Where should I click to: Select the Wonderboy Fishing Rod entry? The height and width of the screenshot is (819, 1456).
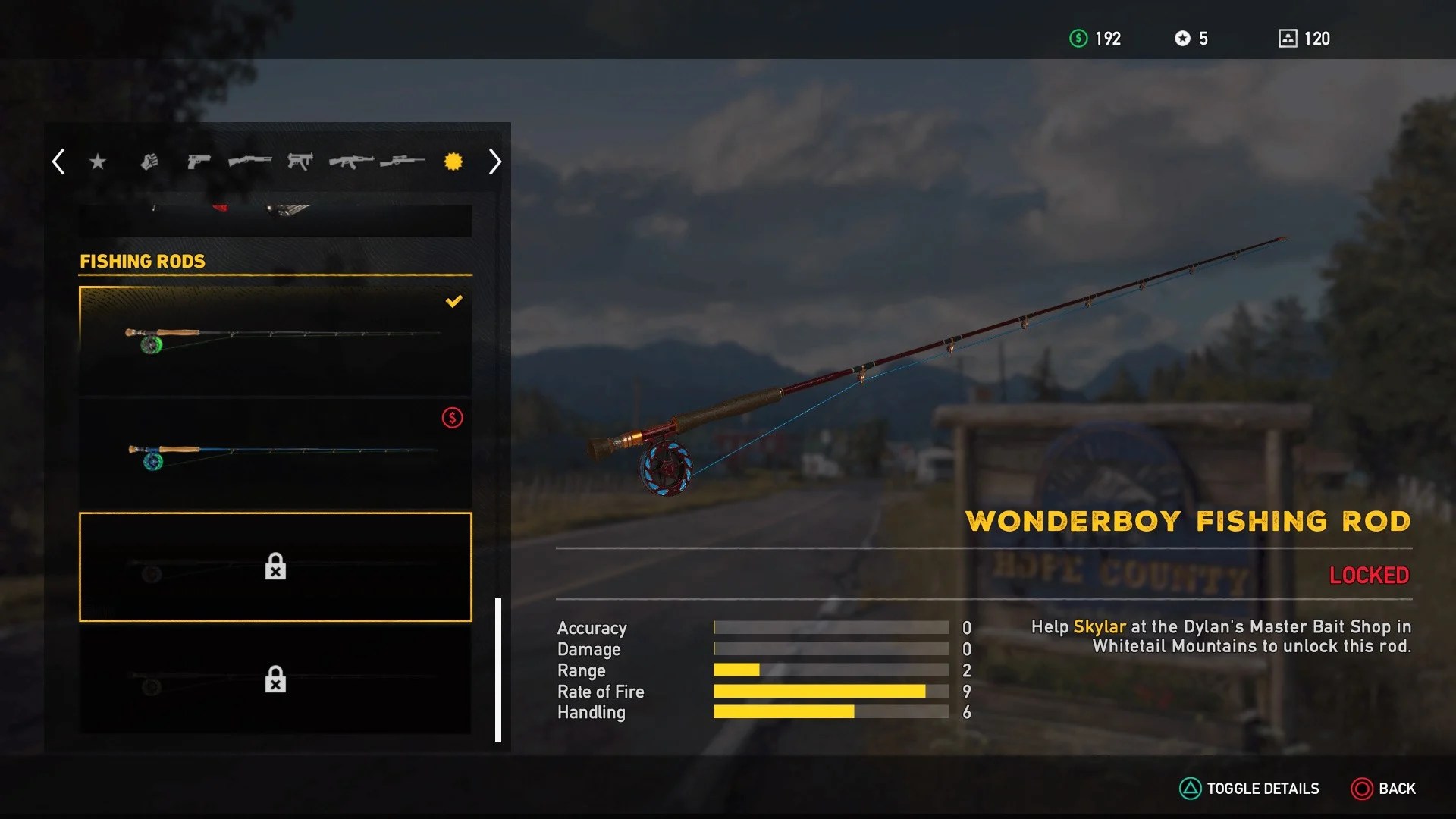pyautogui.click(x=275, y=567)
